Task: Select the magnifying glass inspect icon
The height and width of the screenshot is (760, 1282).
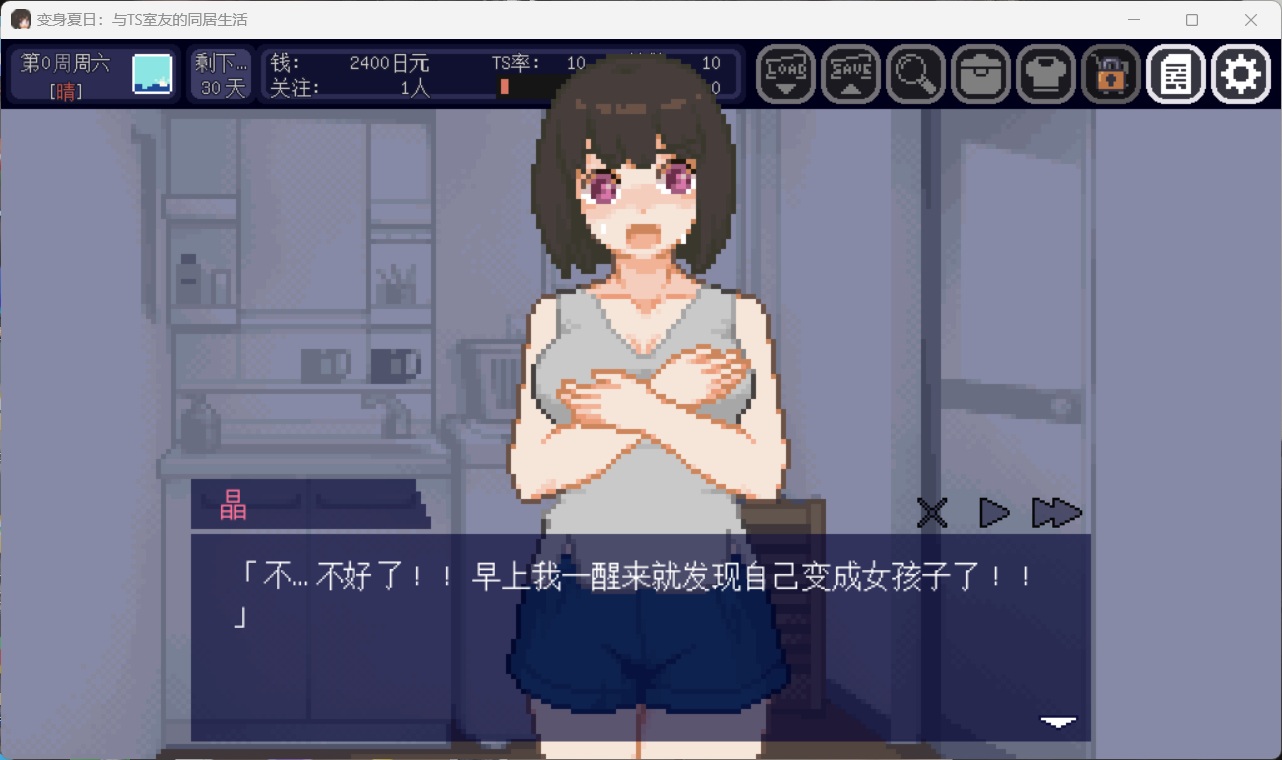Action: 916,74
